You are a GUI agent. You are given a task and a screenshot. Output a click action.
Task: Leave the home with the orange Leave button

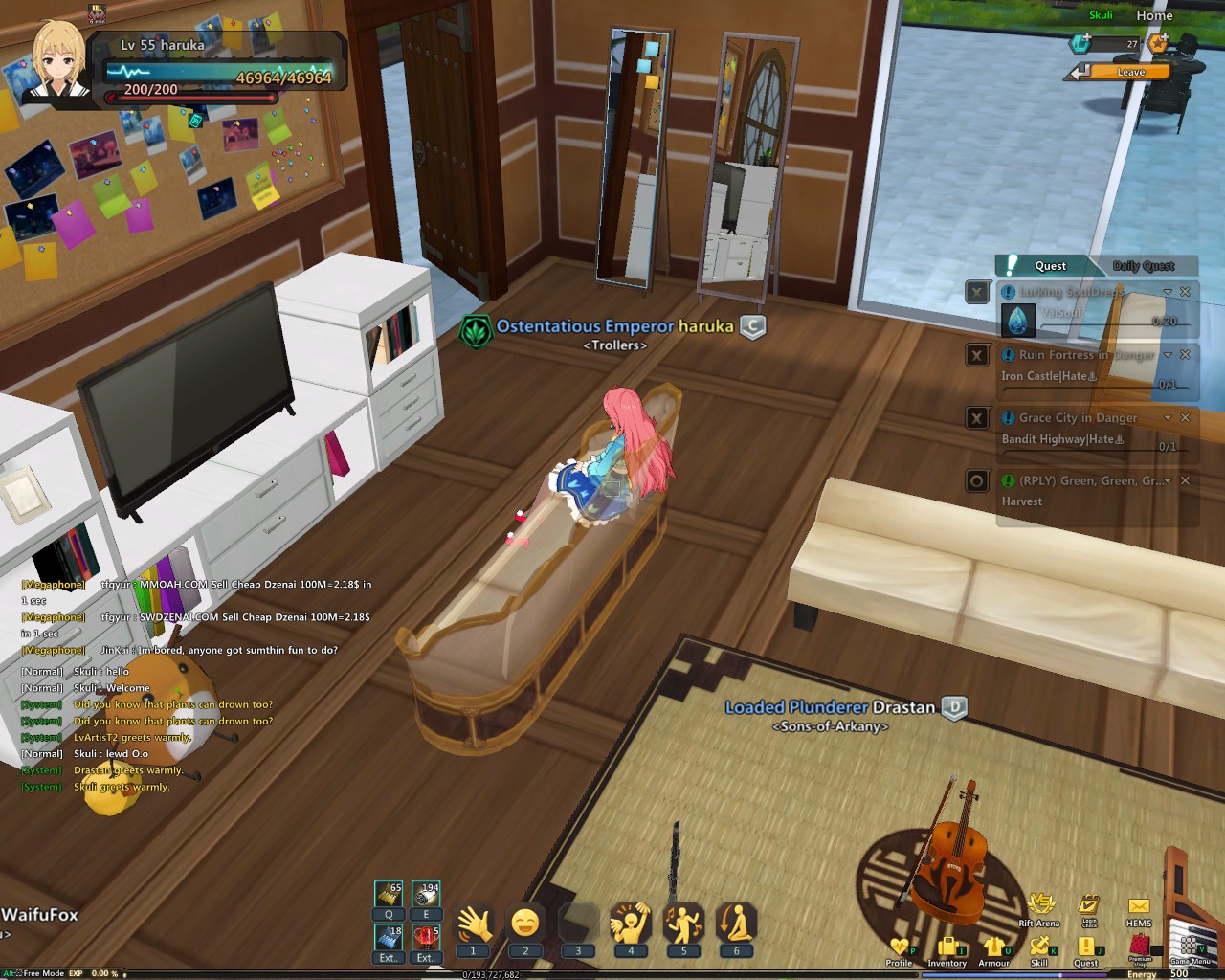[x=1129, y=72]
